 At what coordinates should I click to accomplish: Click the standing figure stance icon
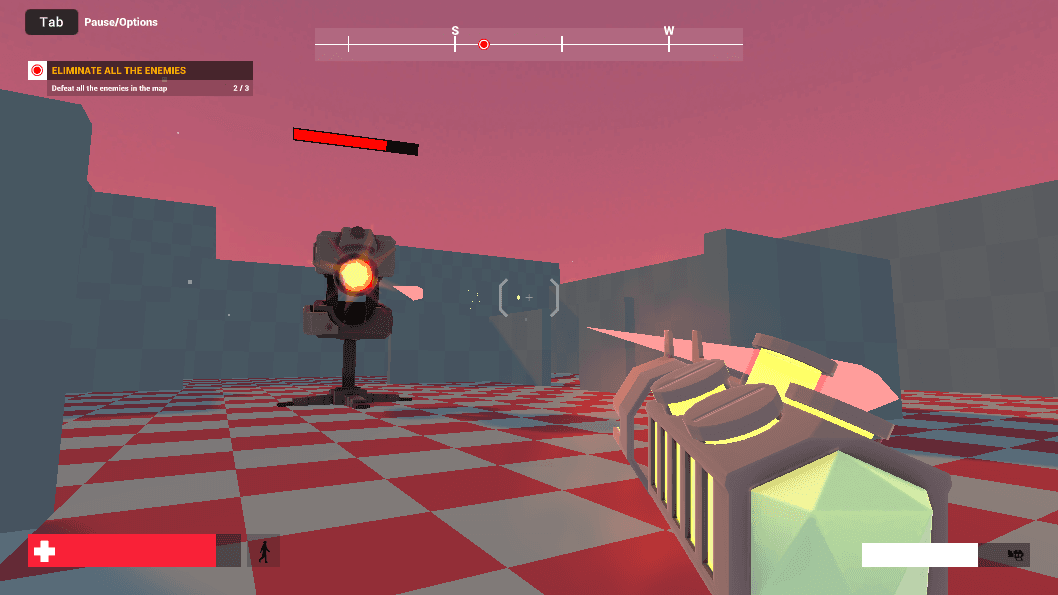[264, 551]
